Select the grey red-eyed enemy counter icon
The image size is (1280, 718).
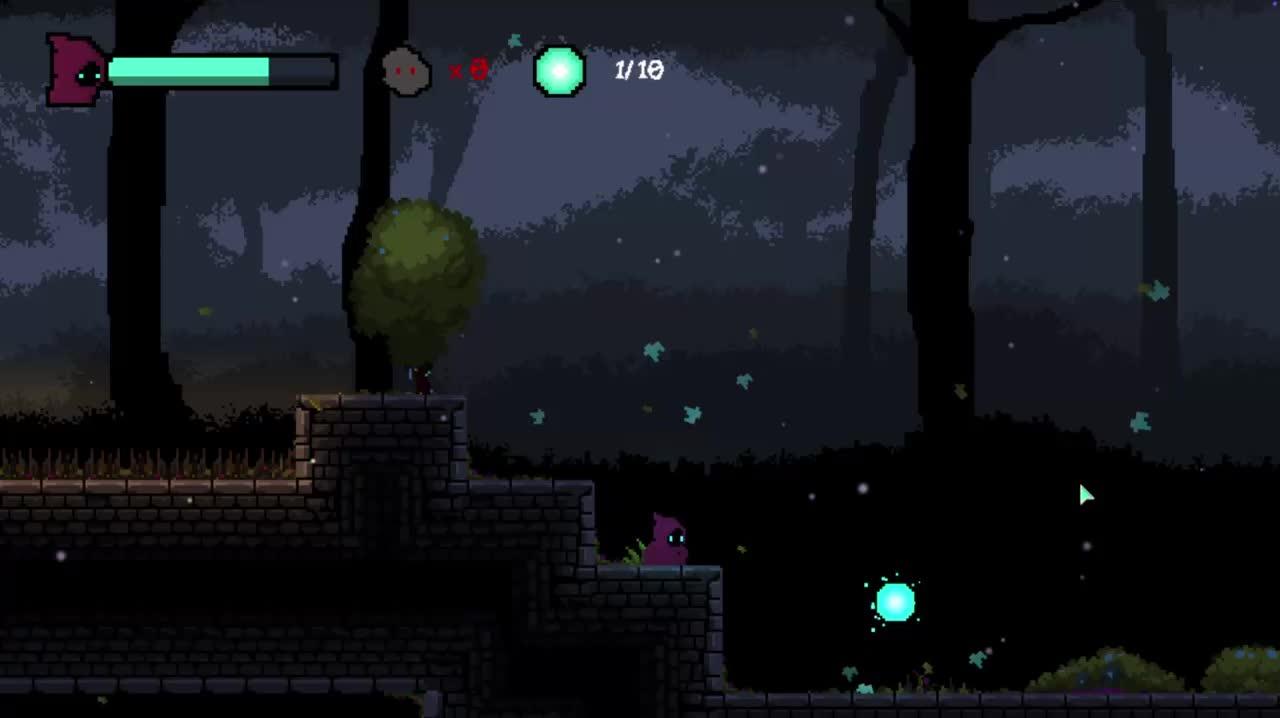(x=406, y=71)
